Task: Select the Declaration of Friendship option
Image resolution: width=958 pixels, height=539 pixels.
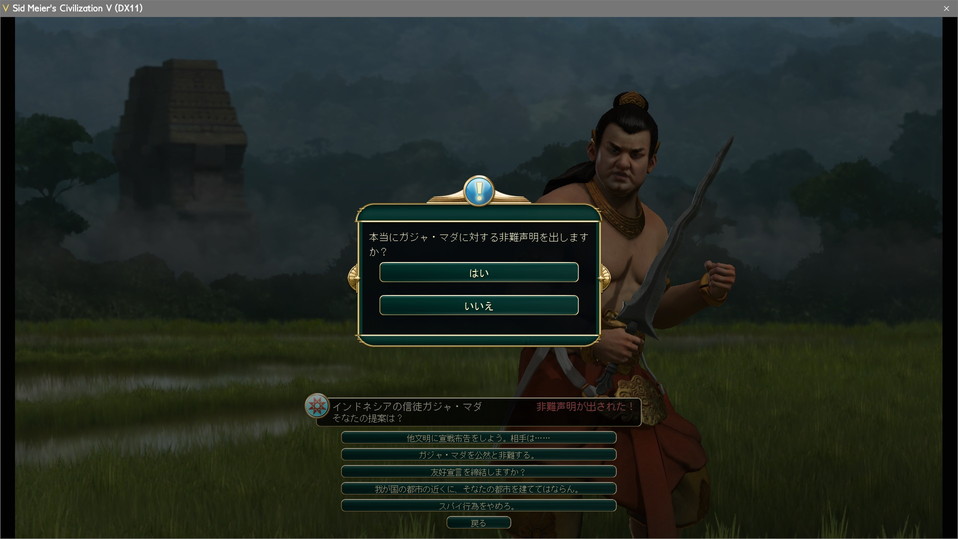Action: 478,472
